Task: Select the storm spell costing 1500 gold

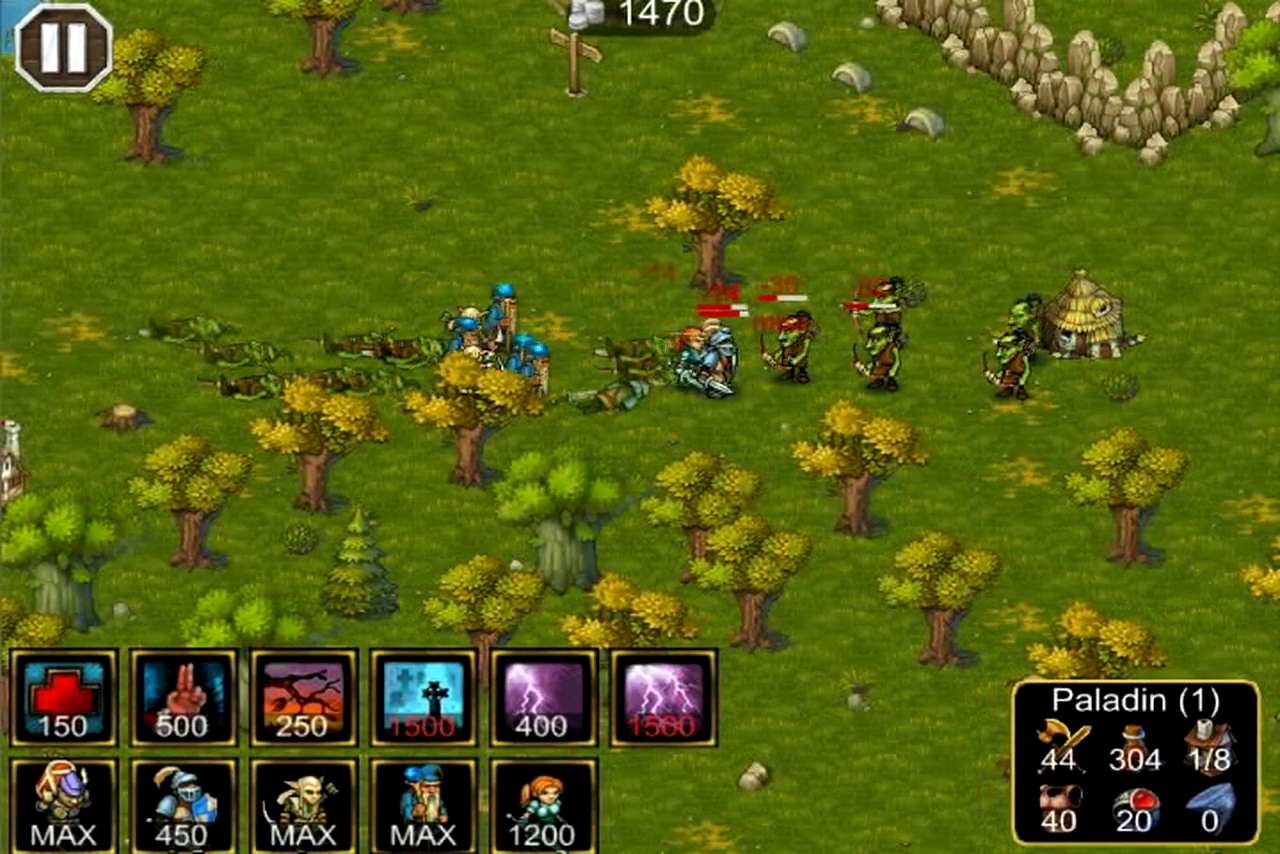Action: point(662,697)
